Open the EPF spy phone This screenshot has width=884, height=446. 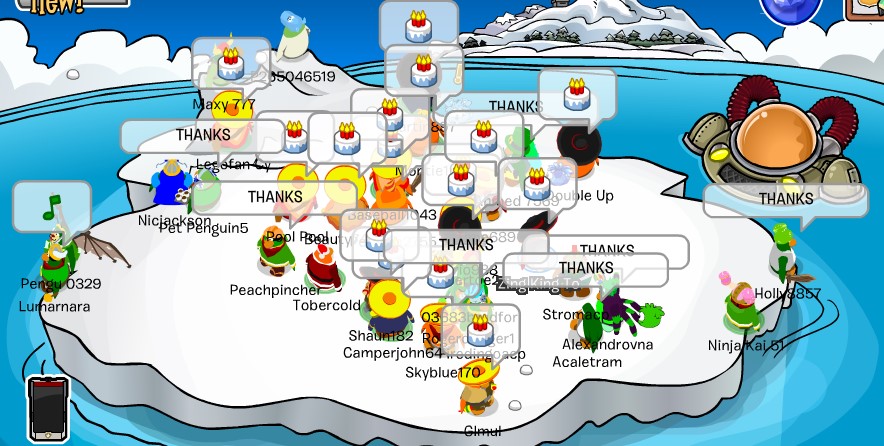pyautogui.click(x=46, y=408)
